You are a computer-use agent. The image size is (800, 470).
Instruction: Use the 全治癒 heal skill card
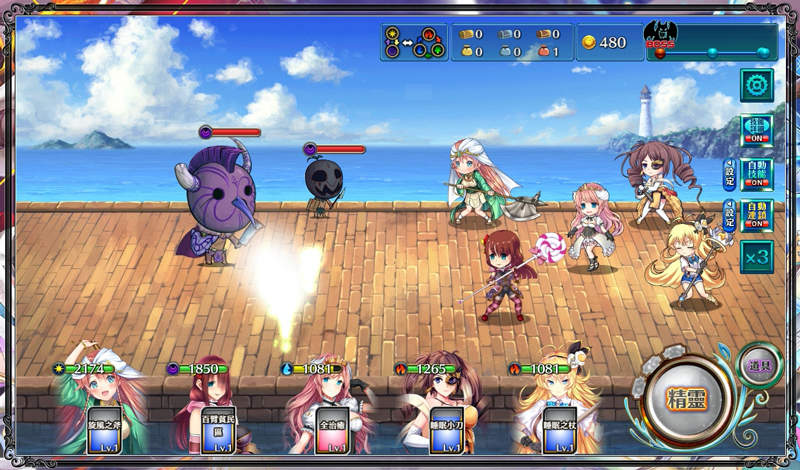(332, 429)
